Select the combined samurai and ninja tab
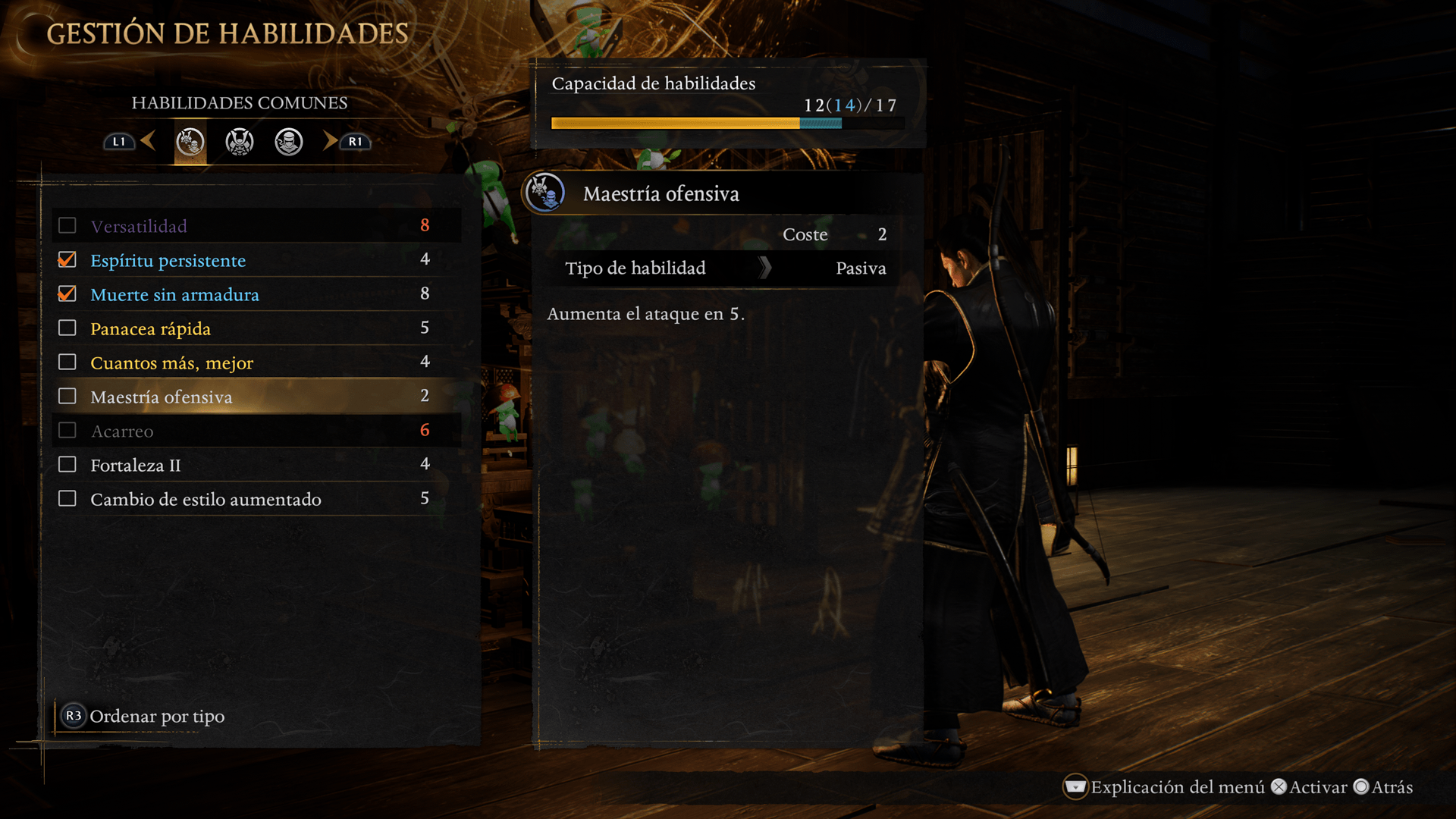This screenshot has height=819, width=1456. point(190,142)
